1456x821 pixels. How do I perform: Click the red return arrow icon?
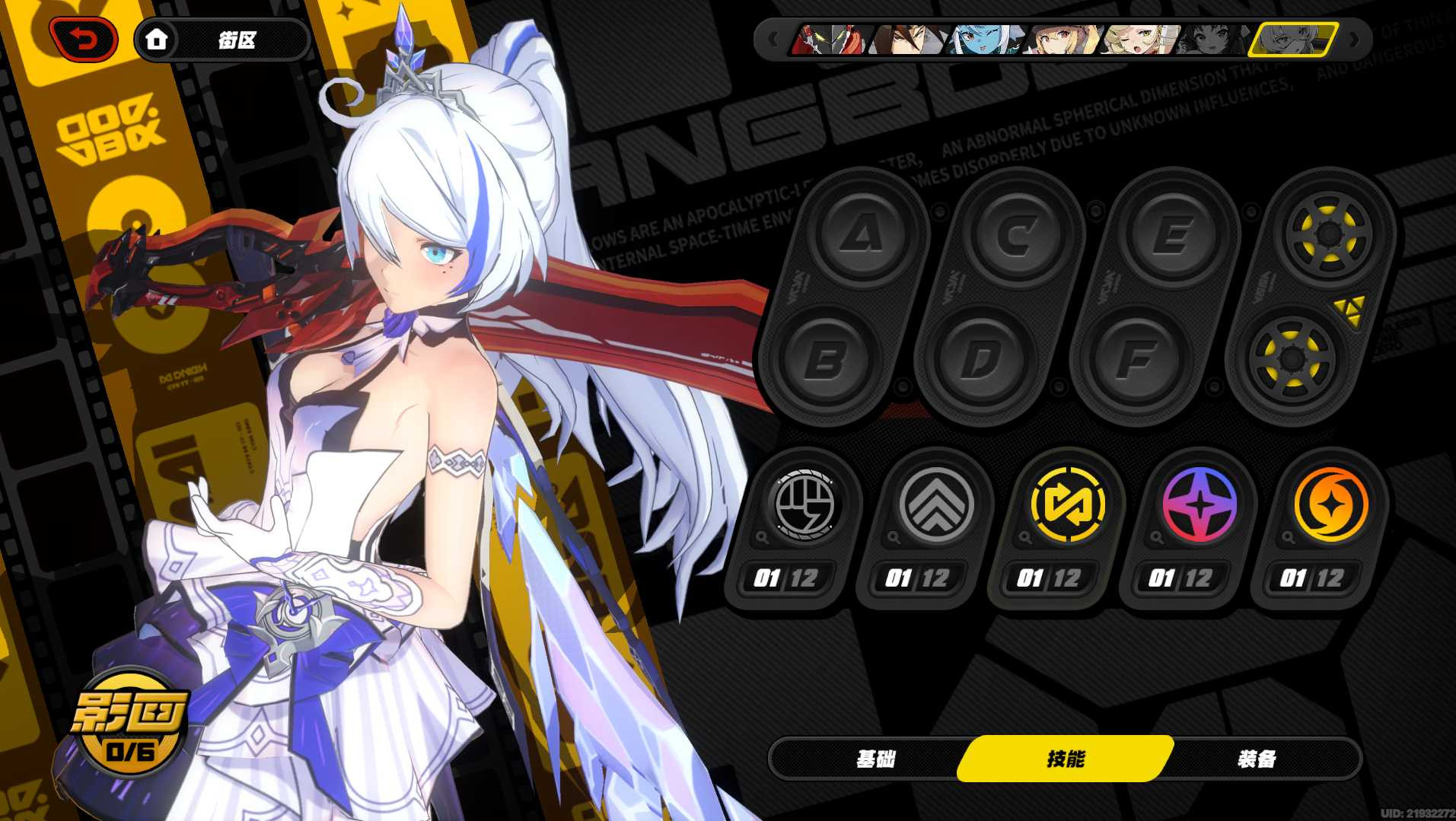pos(82,40)
